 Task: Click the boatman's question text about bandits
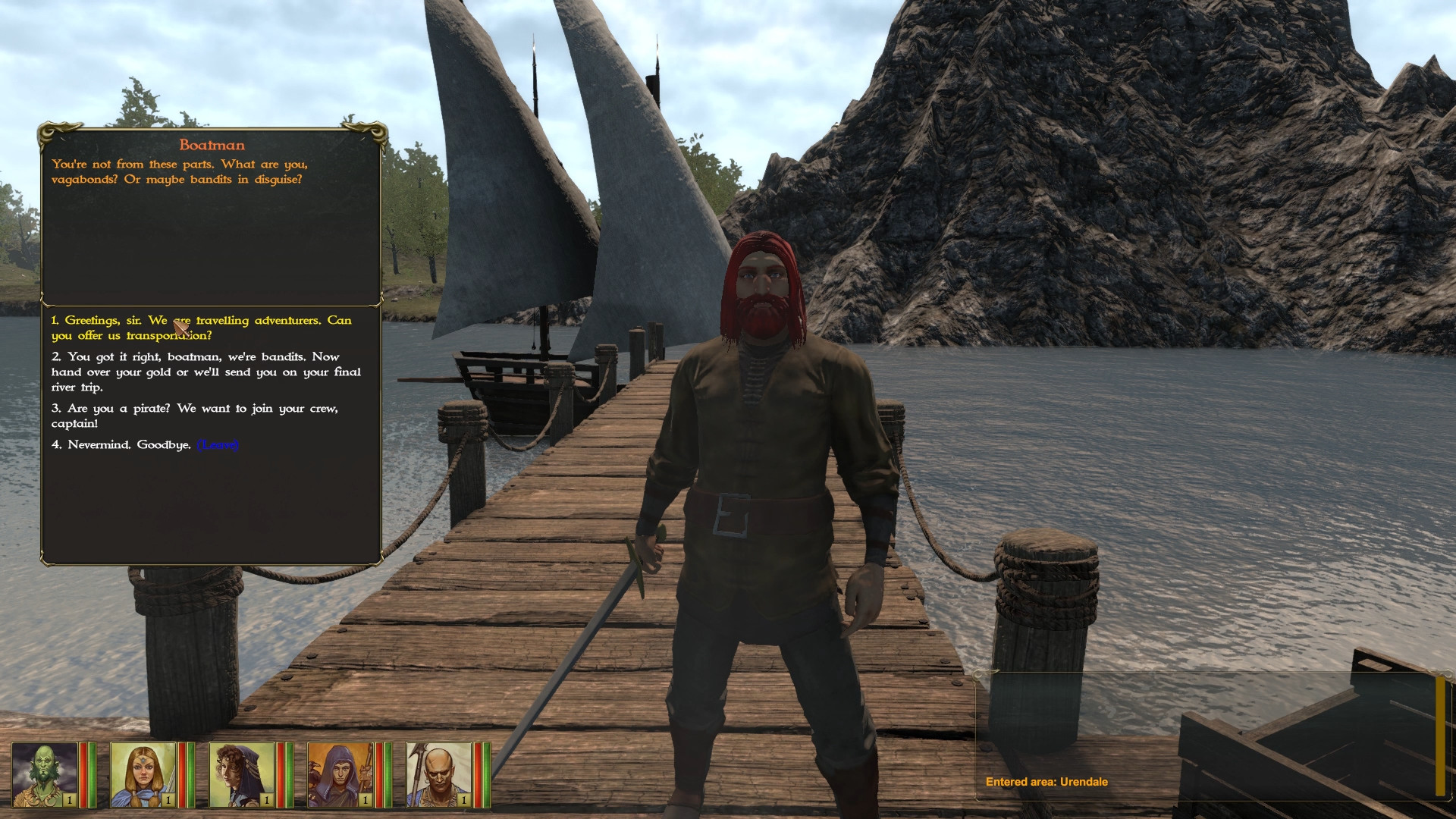click(180, 171)
